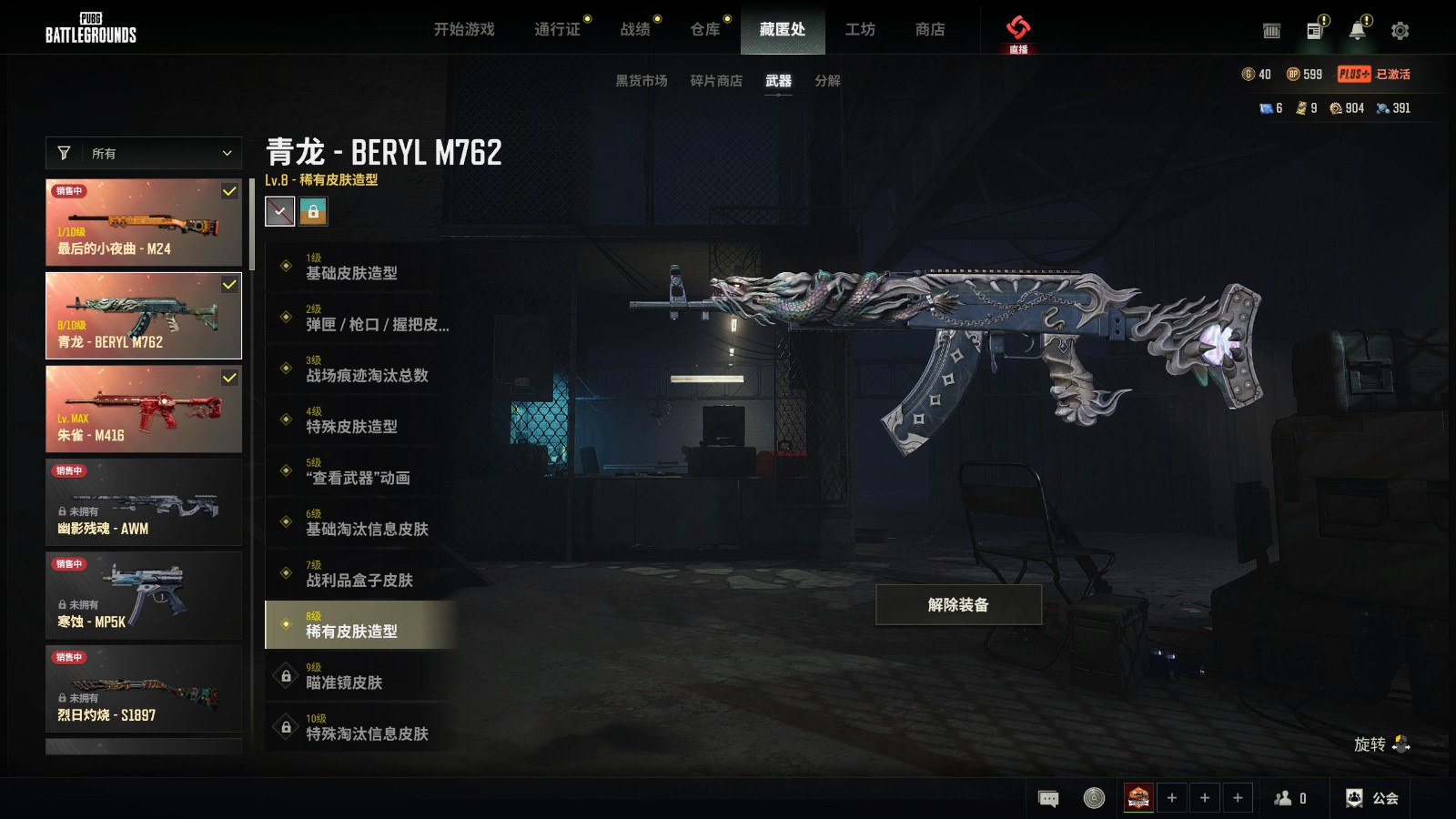Screen dimensions: 1456x819
Task: Select level 4 特殊皮肤造型
Action: pyautogui.click(x=360, y=420)
